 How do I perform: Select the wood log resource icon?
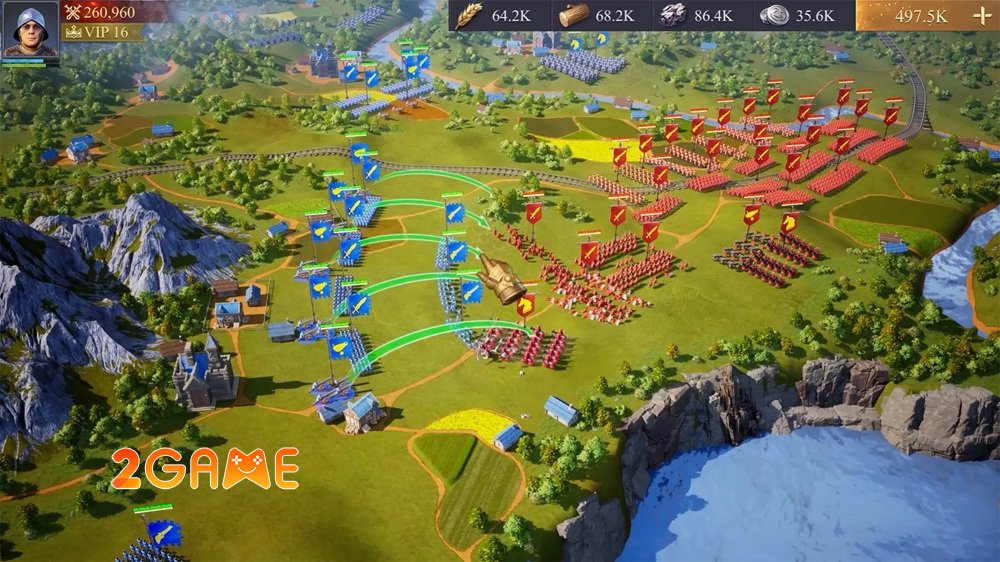pos(573,15)
